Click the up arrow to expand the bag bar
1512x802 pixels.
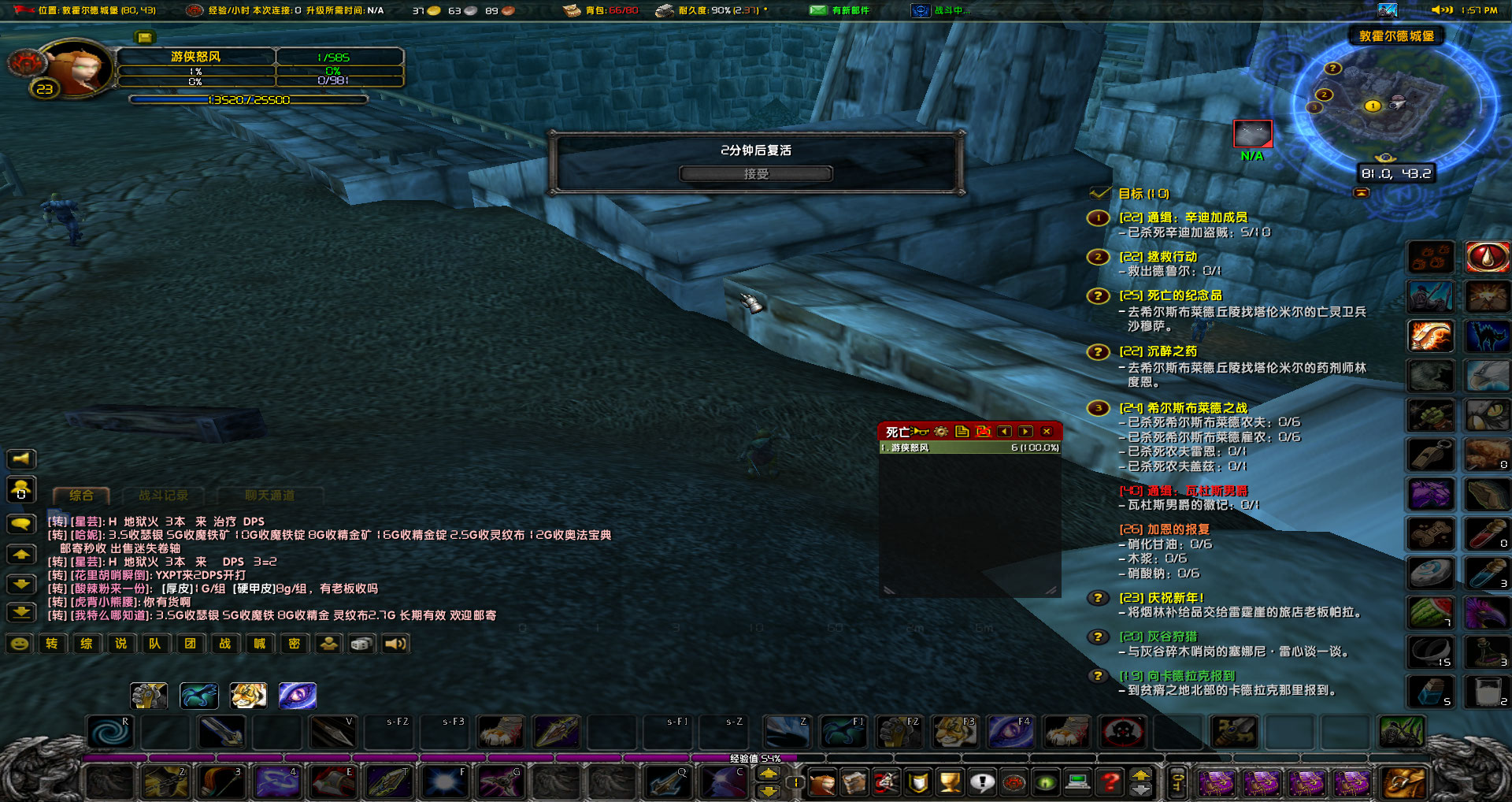pyautogui.click(x=1140, y=776)
